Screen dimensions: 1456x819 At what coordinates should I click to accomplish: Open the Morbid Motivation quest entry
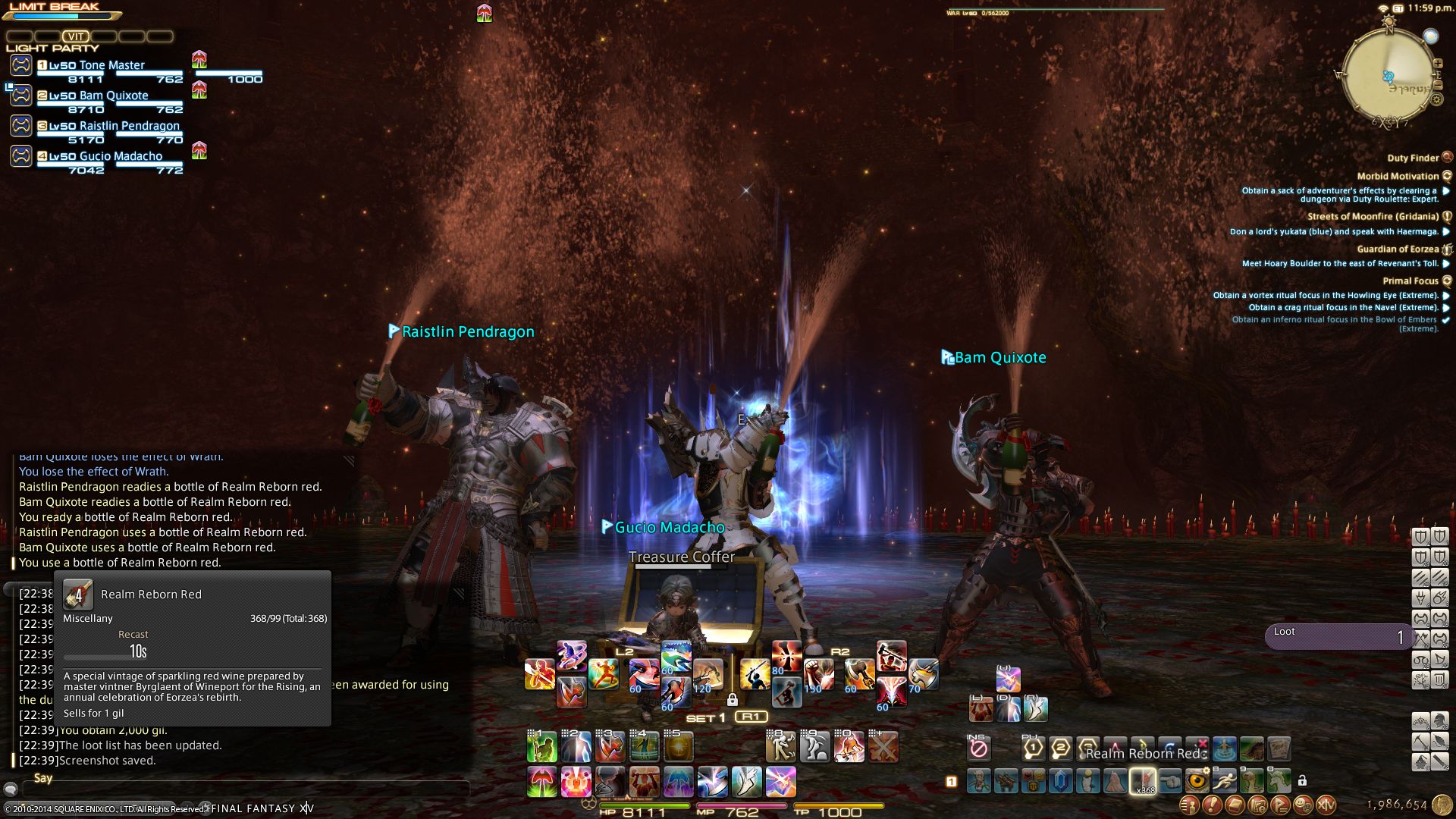(x=1398, y=176)
